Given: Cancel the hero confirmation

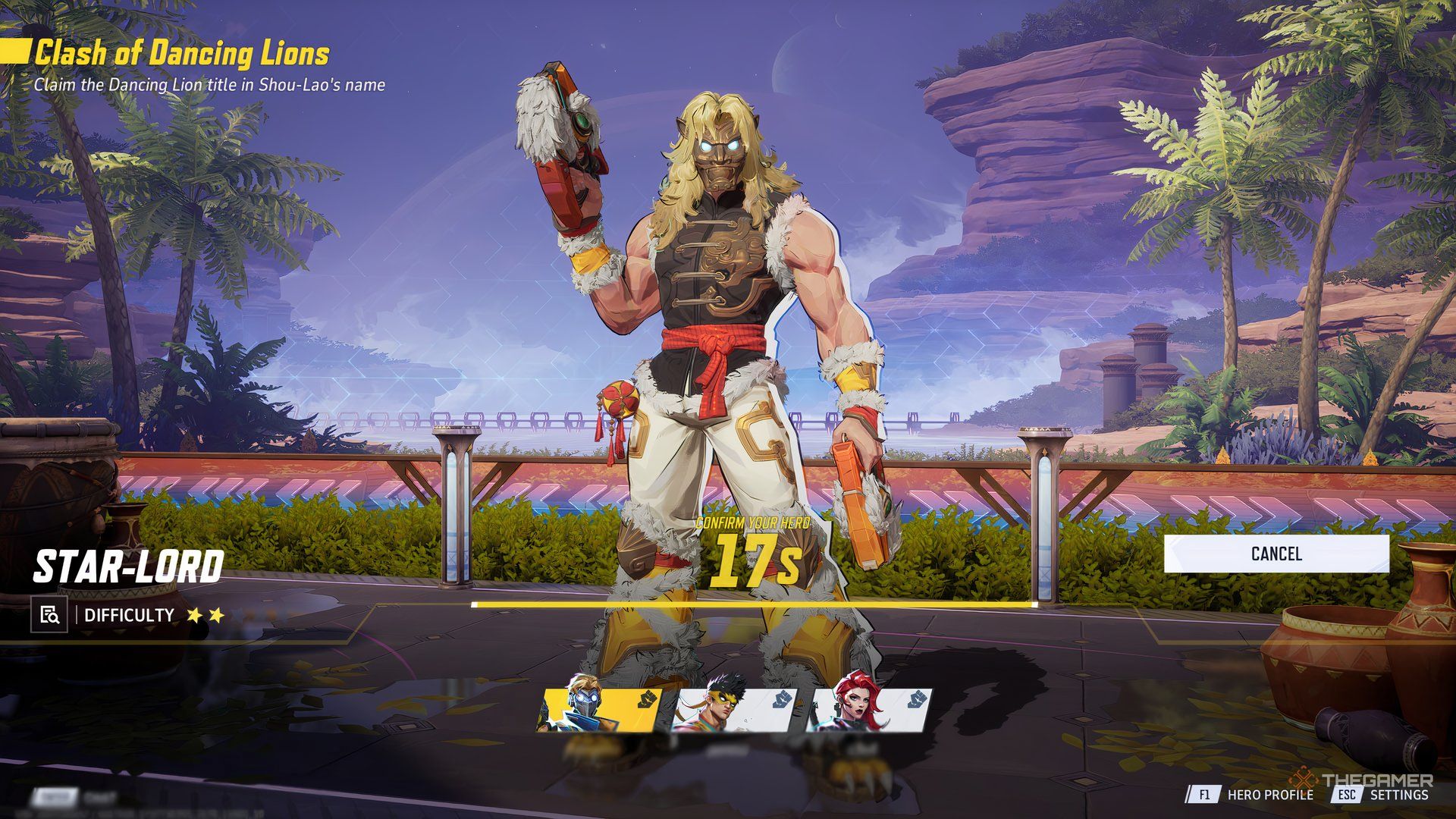Looking at the screenshot, I should pos(1276,554).
